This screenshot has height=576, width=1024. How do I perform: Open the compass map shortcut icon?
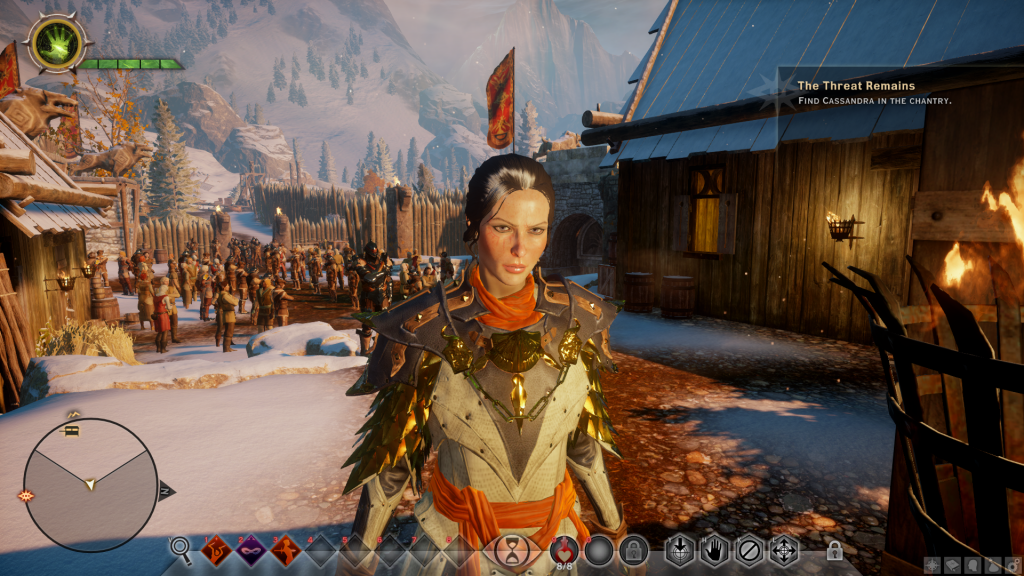(930, 565)
